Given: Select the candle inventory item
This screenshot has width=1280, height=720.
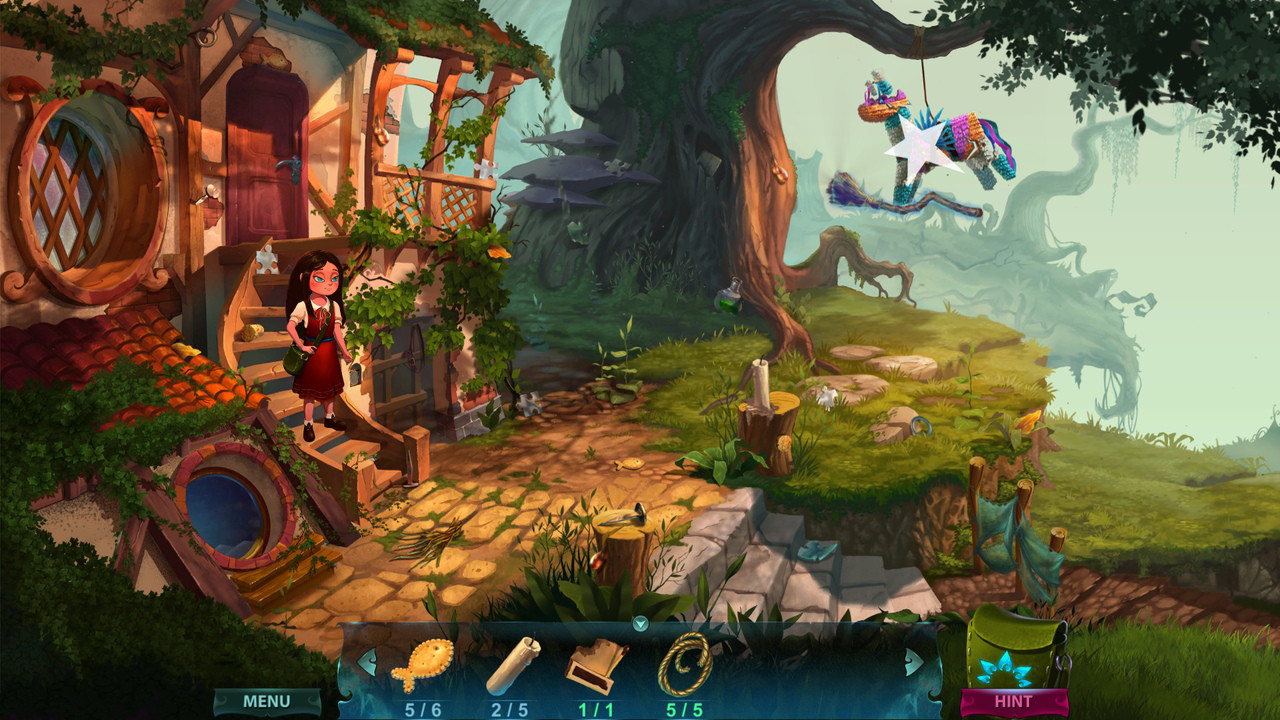Looking at the screenshot, I should (512, 664).
